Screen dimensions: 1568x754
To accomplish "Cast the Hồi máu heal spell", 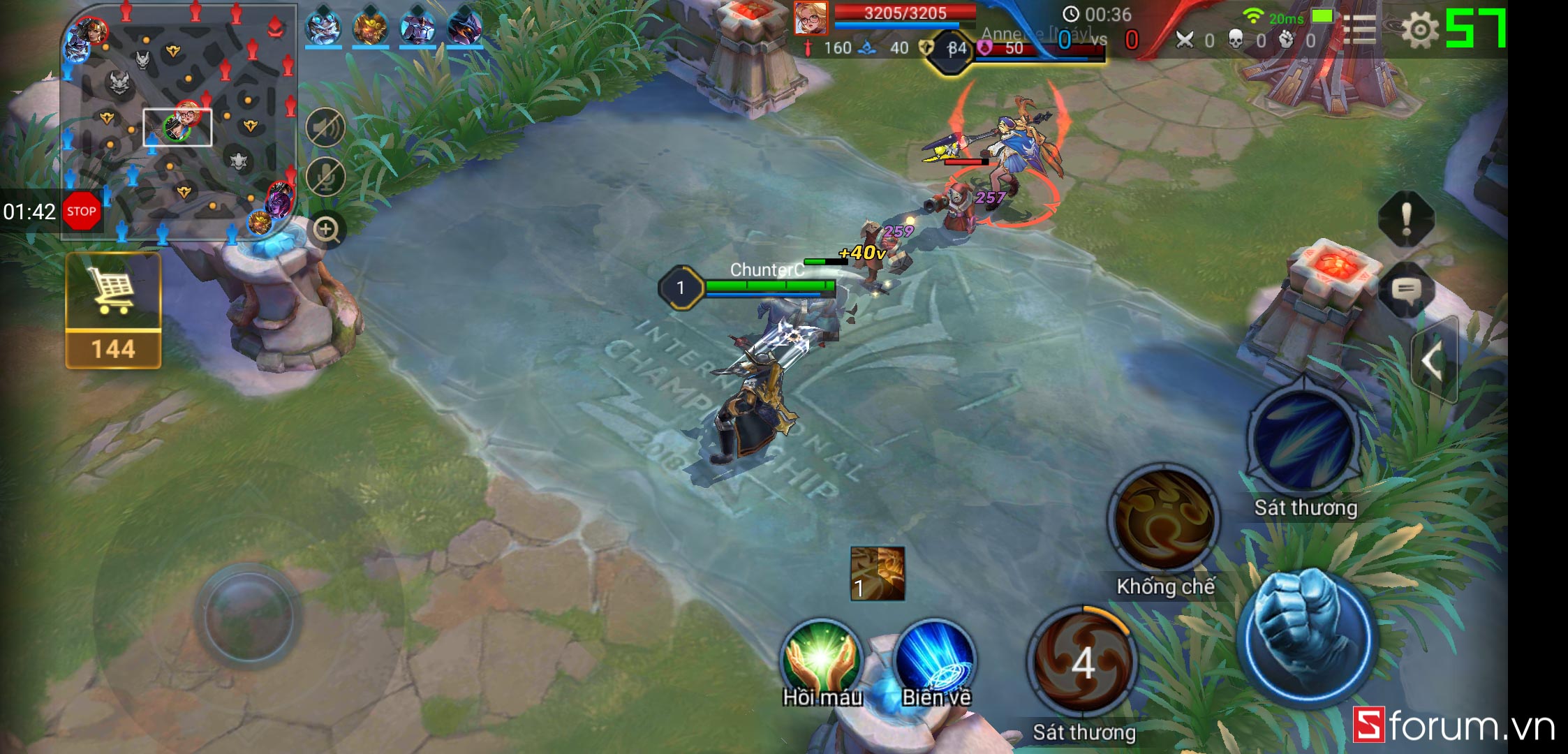I will pos(821,660).
